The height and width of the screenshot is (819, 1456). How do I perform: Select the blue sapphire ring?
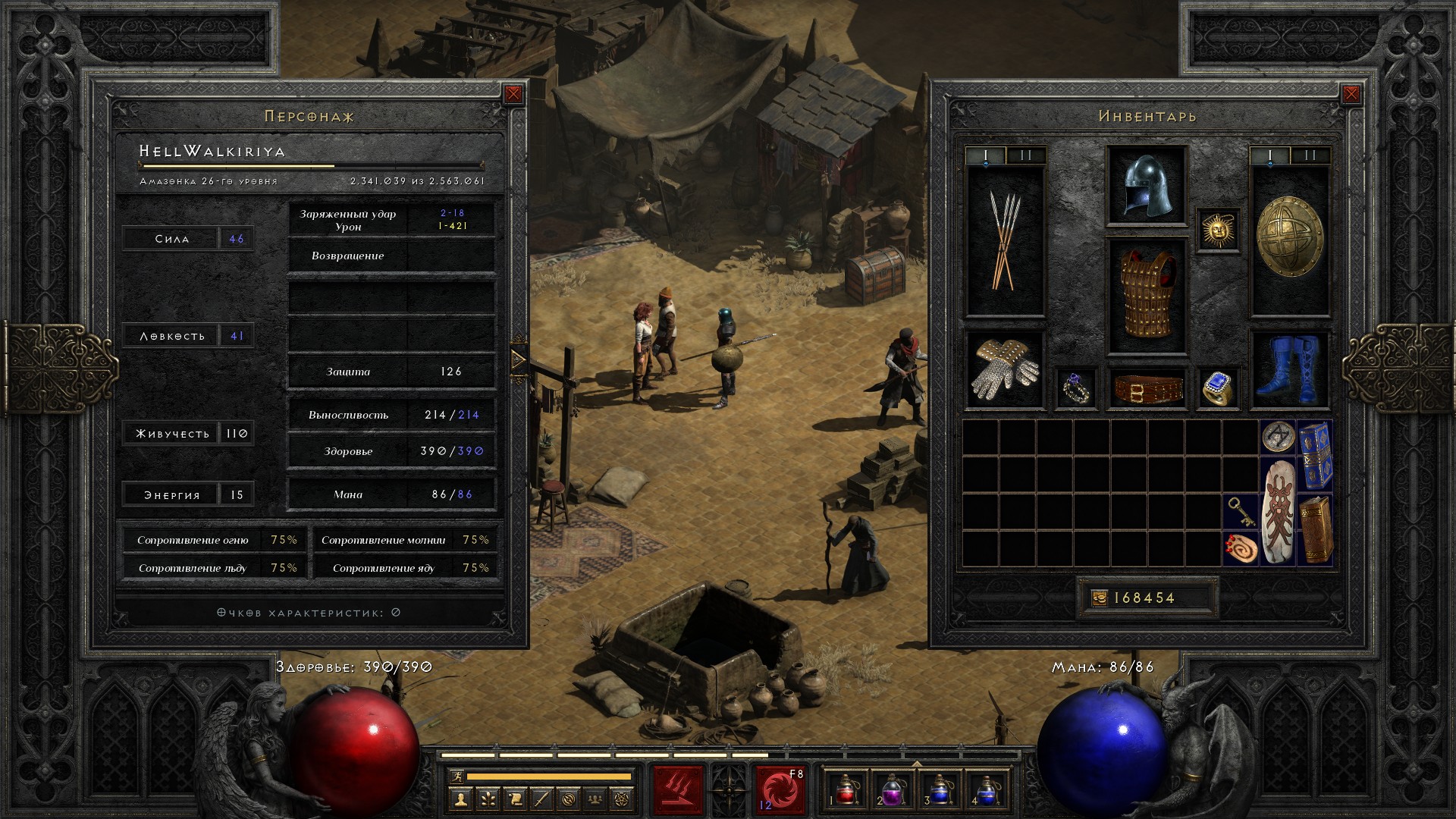(1218, 388)
